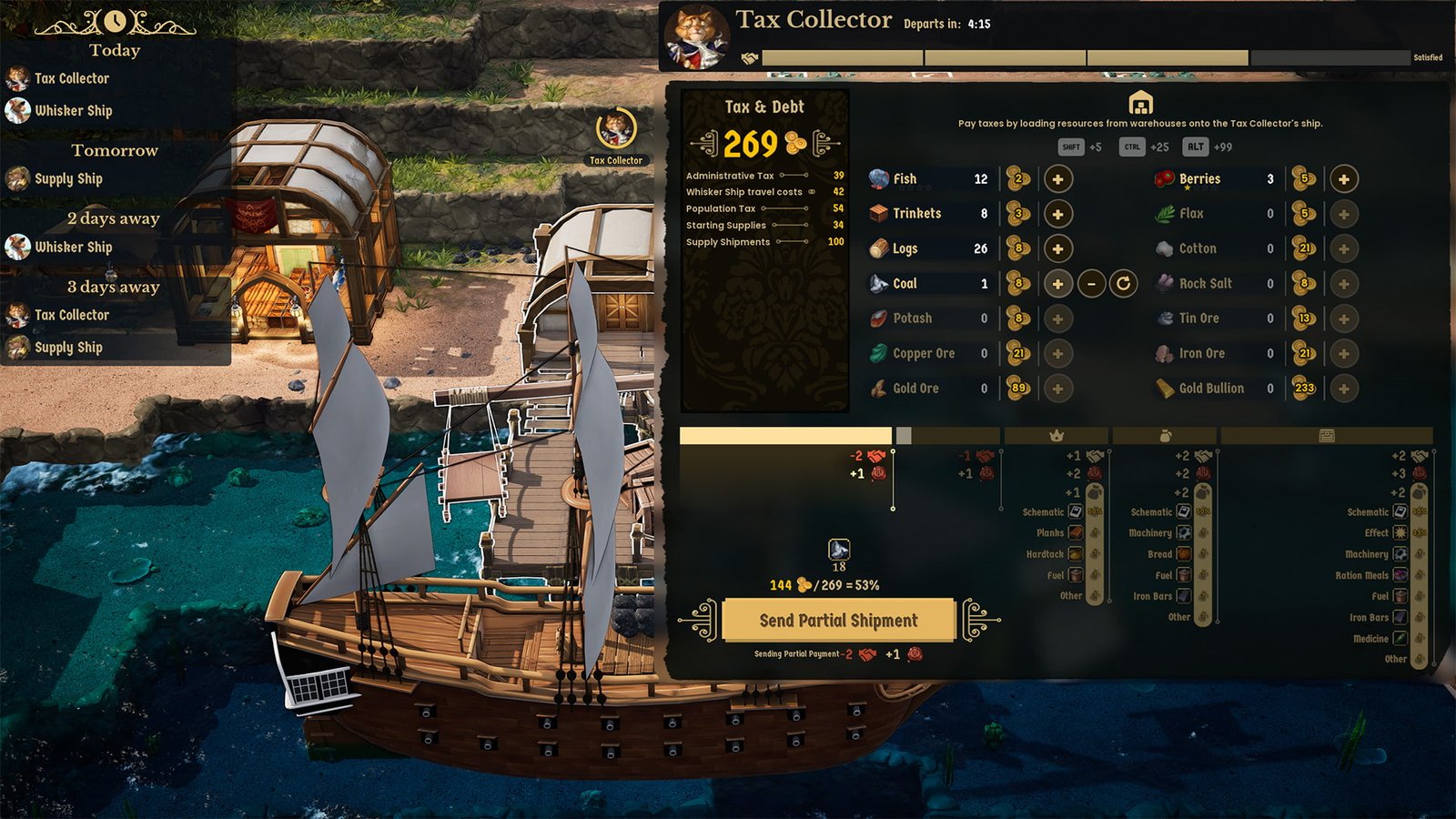Load one more Log onto ship
The image size is (1456, 819).
[1057, 248]
